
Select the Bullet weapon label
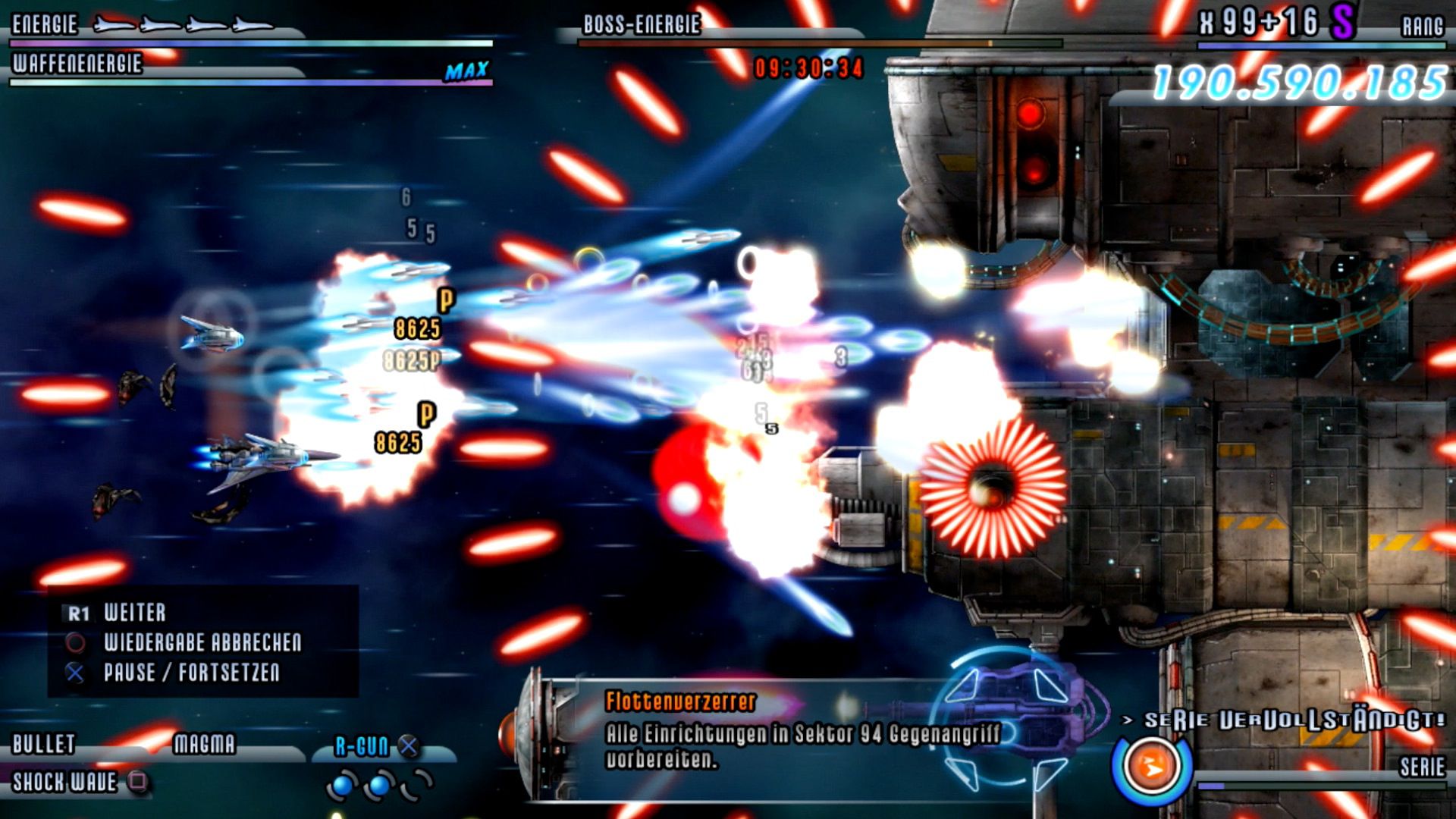(x=44, y=744)
